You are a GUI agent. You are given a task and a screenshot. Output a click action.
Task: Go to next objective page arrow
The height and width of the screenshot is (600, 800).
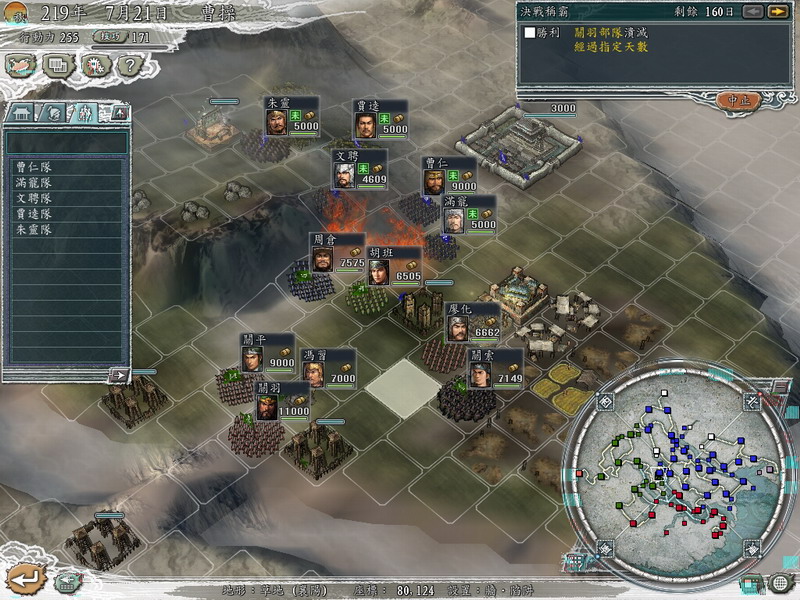pyautogui.click(x=777, y=11)
